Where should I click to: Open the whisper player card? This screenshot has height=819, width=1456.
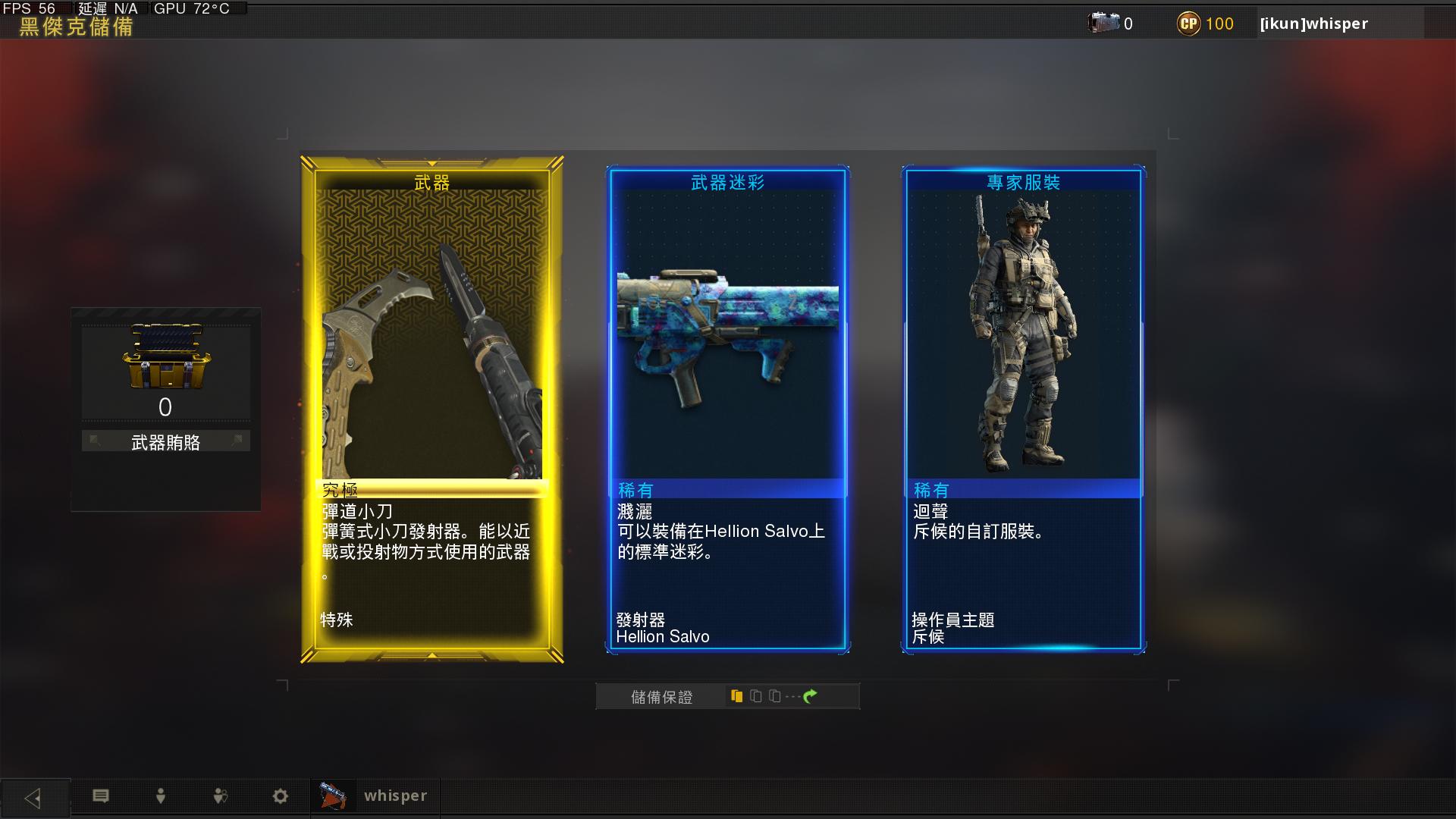(x=375, y=796)
